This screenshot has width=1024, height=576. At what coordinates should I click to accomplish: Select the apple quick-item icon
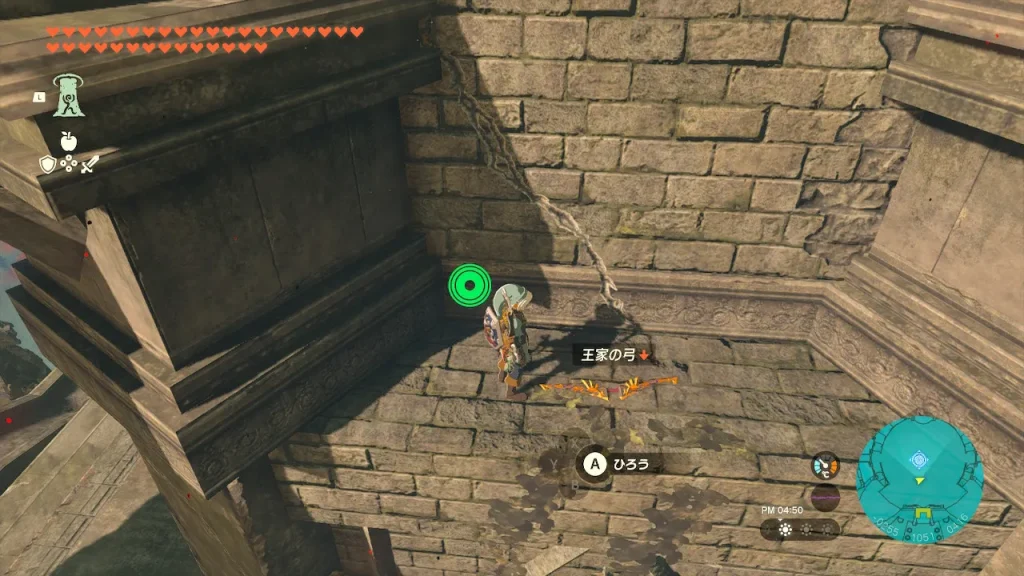click(69, 141)
